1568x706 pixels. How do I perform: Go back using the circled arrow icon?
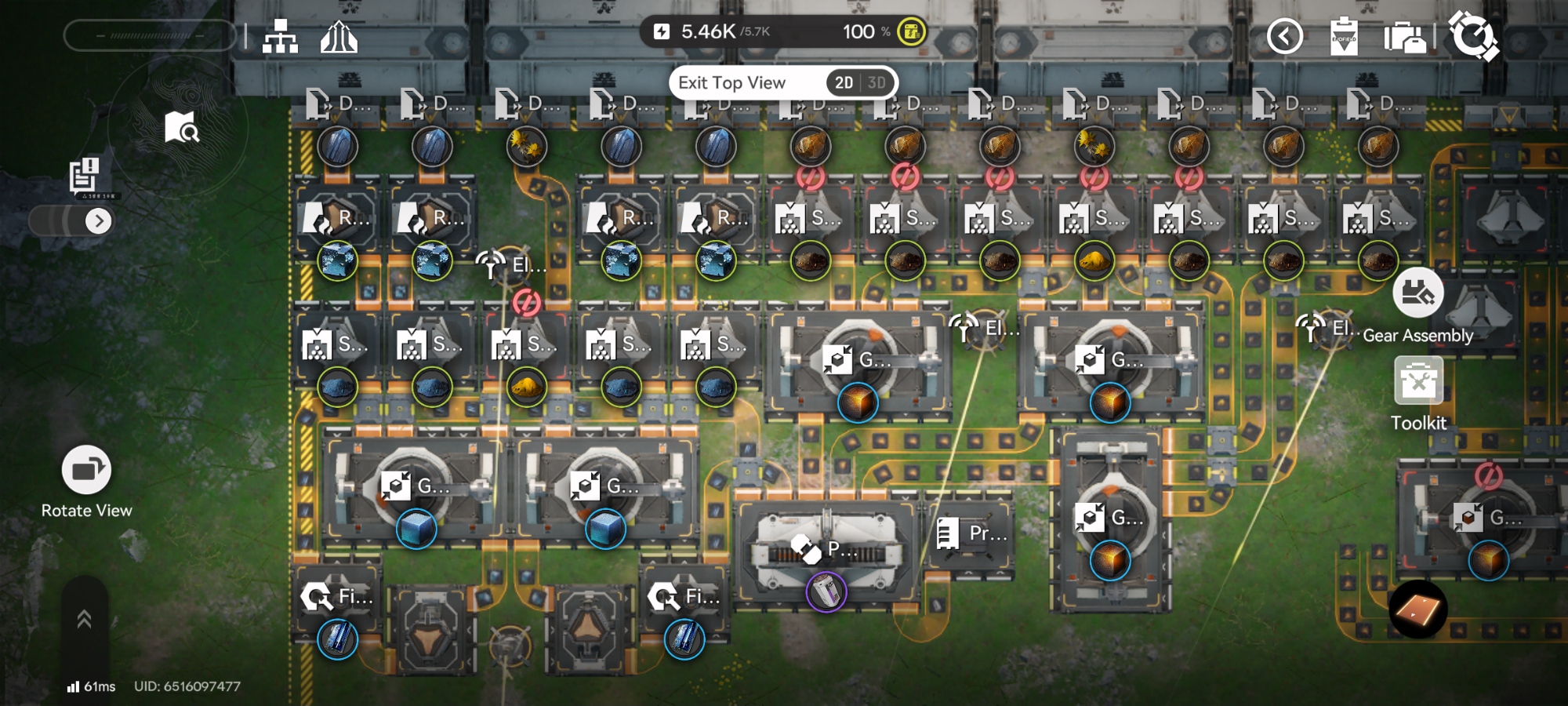click(x=1285, y=36)
